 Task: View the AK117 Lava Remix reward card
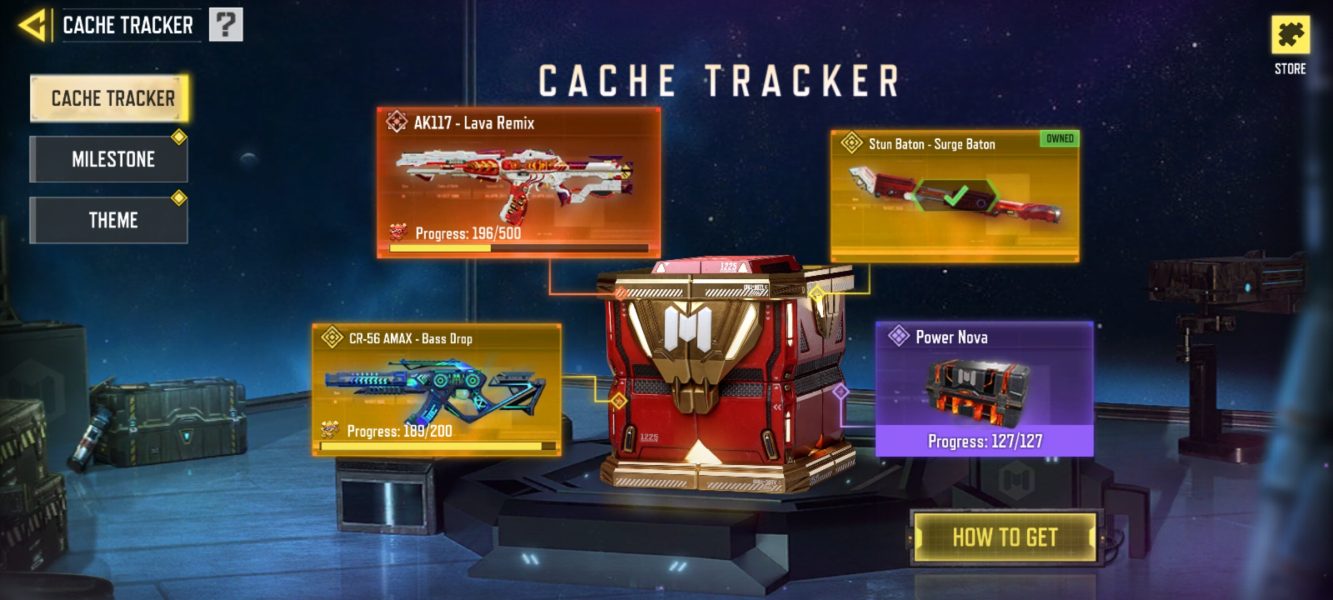(x=519, y=182)
